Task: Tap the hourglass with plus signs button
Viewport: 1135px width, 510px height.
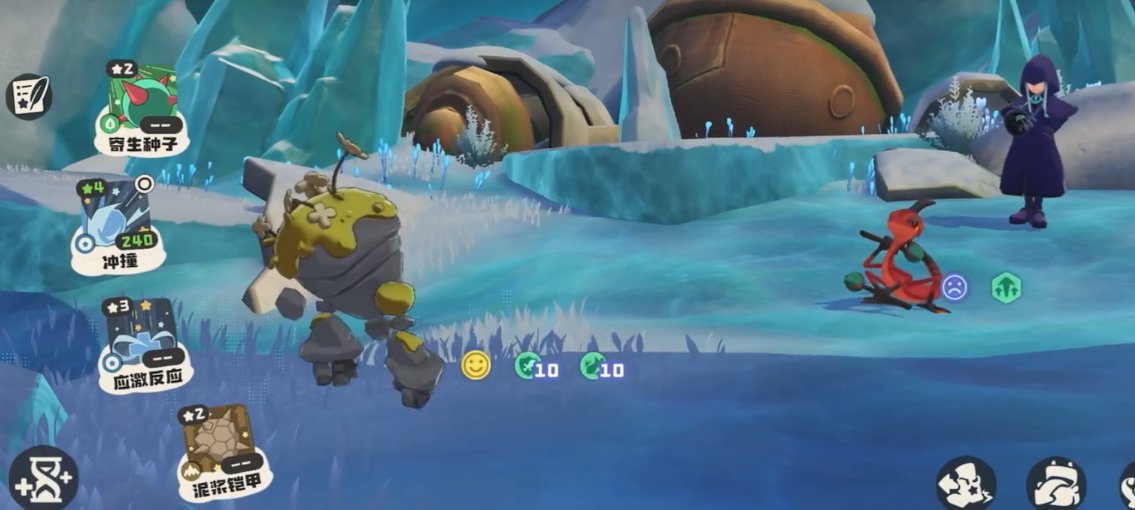Action: pos(43,477)
